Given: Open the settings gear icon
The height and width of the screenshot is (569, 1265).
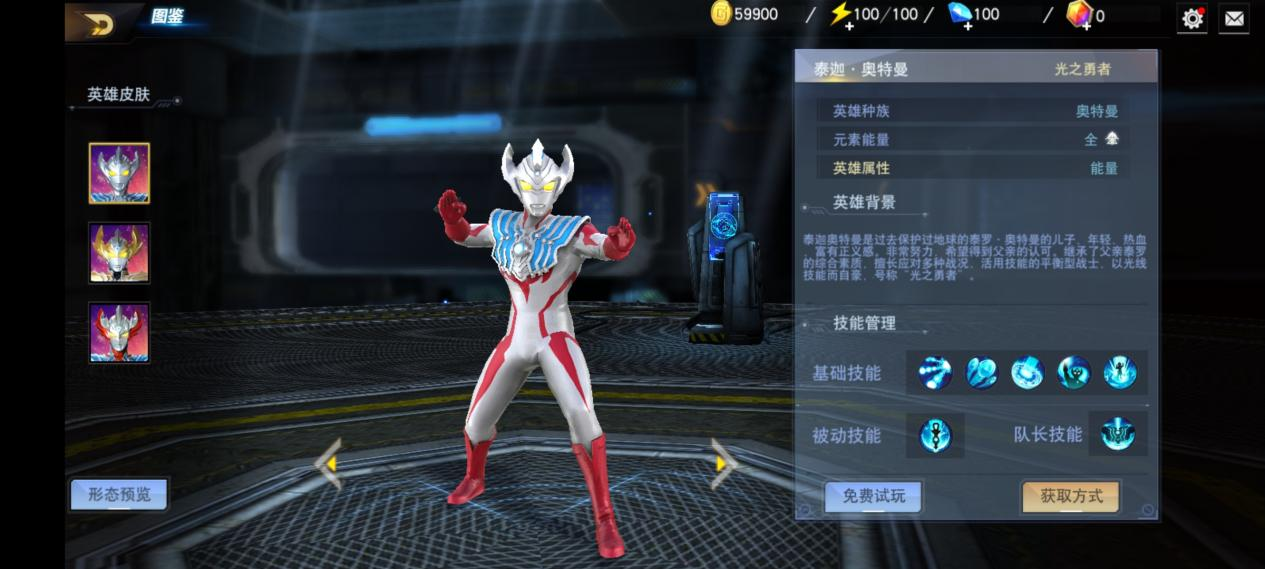Looking at the screenshot, I should 1192,18.
